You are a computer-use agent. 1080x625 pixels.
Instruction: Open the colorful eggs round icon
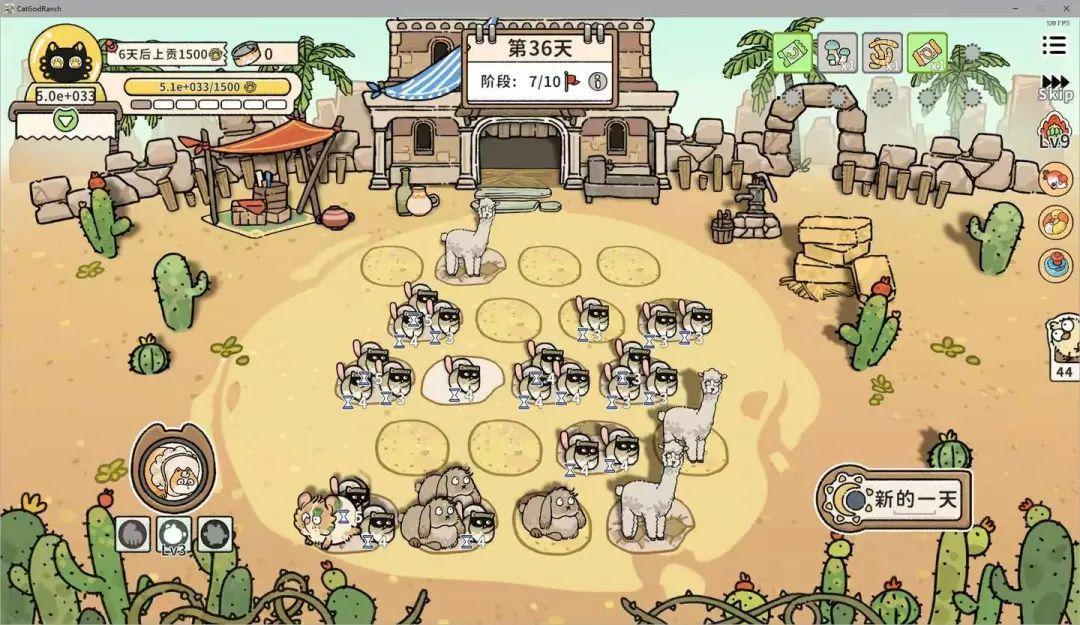click(x=1056, y=223)
